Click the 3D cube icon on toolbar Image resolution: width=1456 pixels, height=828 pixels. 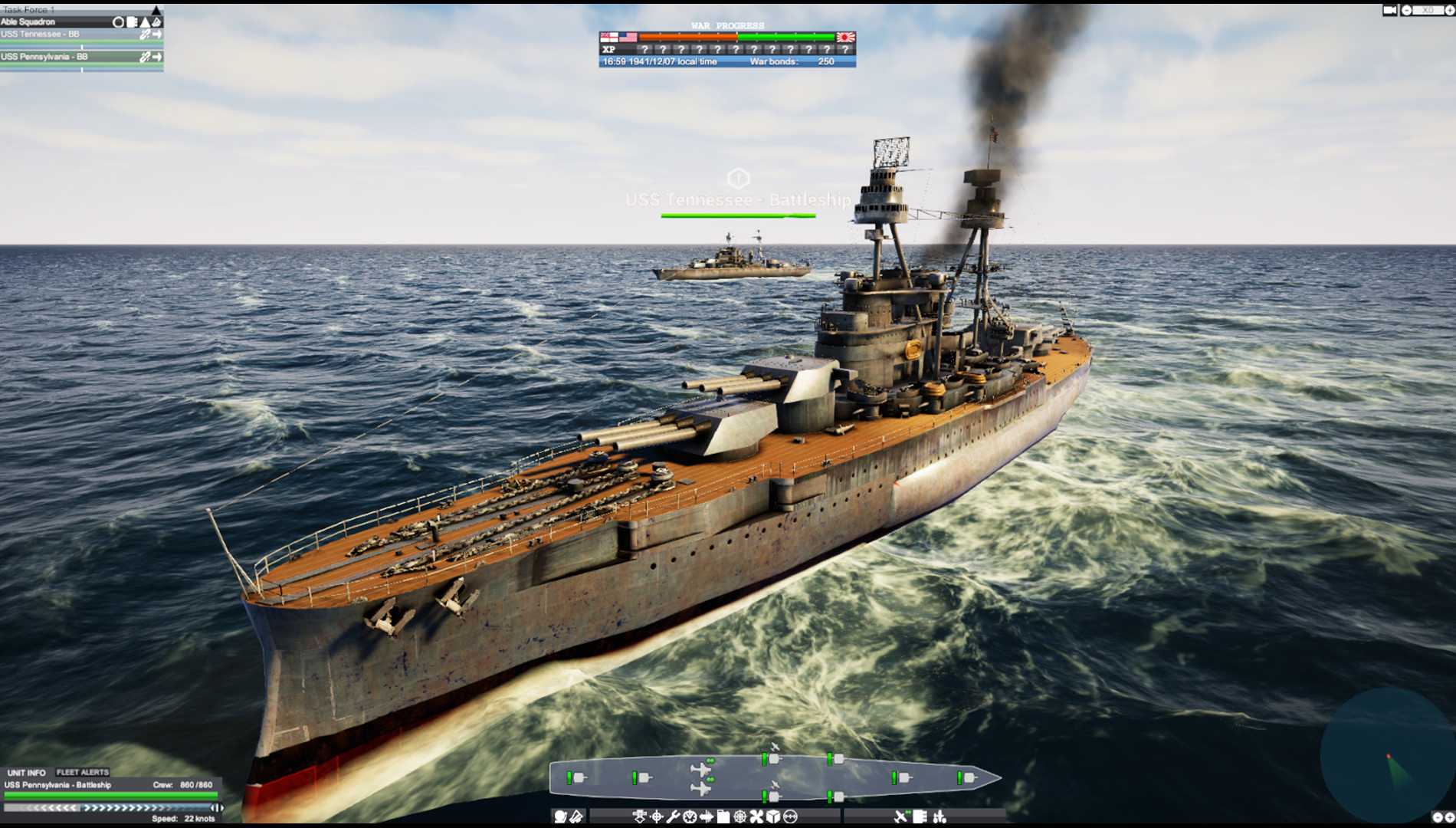(773, 817)
